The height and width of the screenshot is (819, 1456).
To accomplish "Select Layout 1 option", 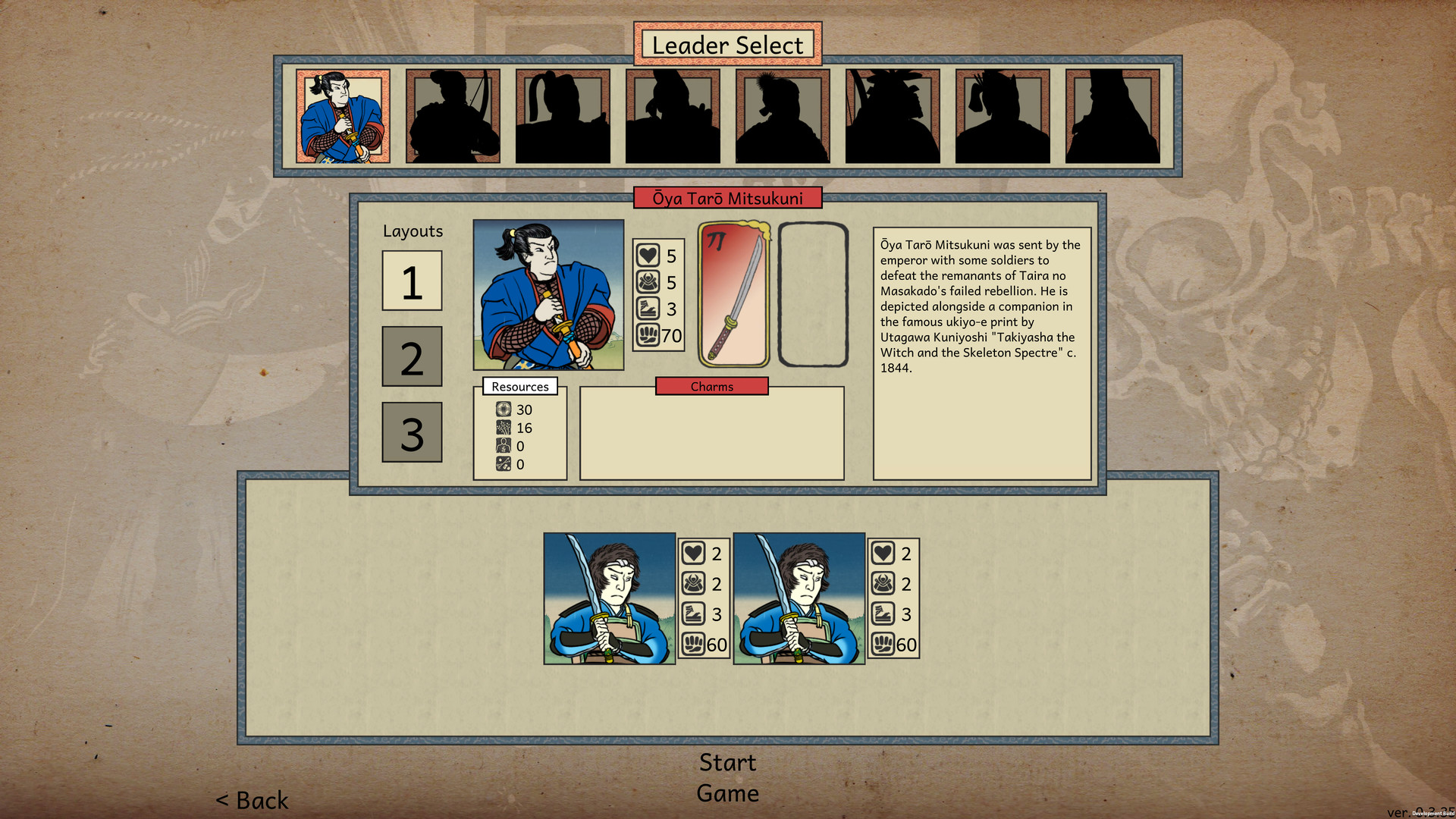I will (412, 281).
